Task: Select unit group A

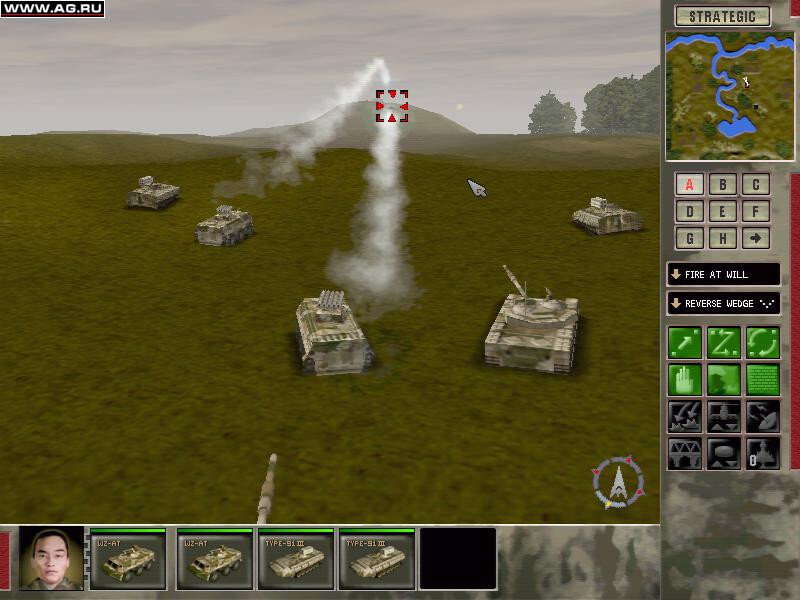Action: [x=690, y=184]
